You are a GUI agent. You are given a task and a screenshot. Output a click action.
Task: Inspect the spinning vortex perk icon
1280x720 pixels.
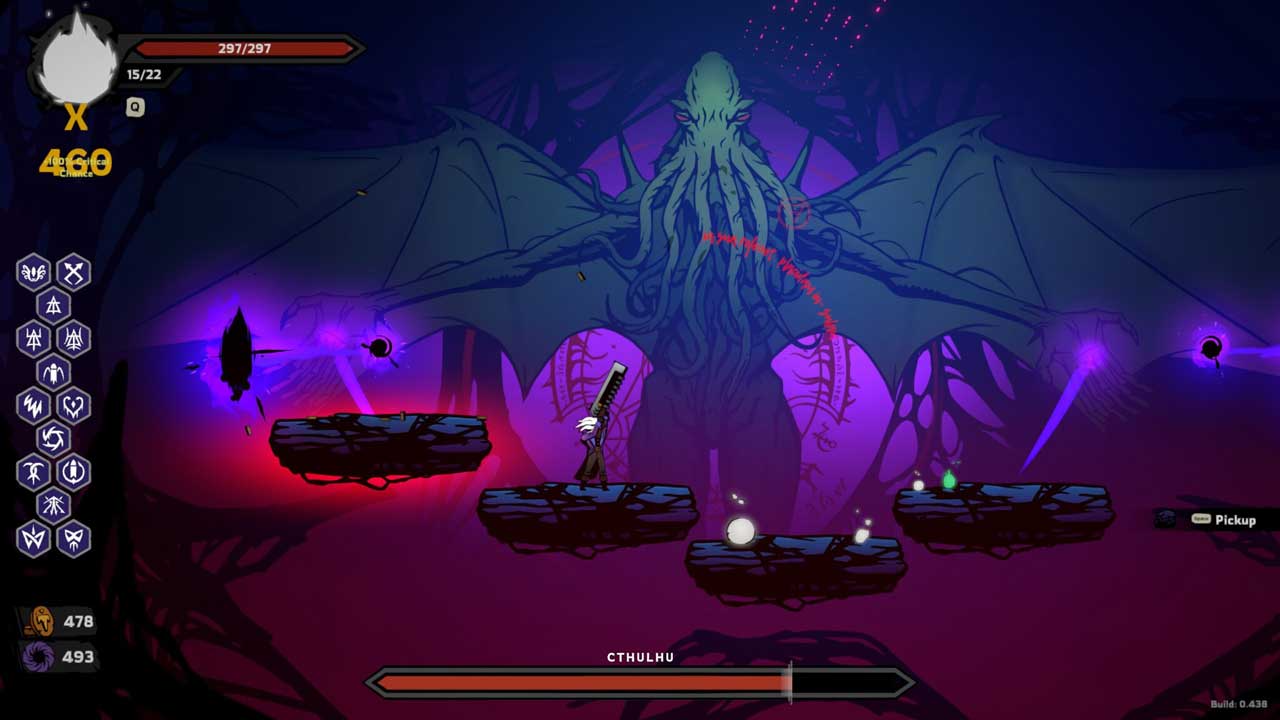point(54,438)
